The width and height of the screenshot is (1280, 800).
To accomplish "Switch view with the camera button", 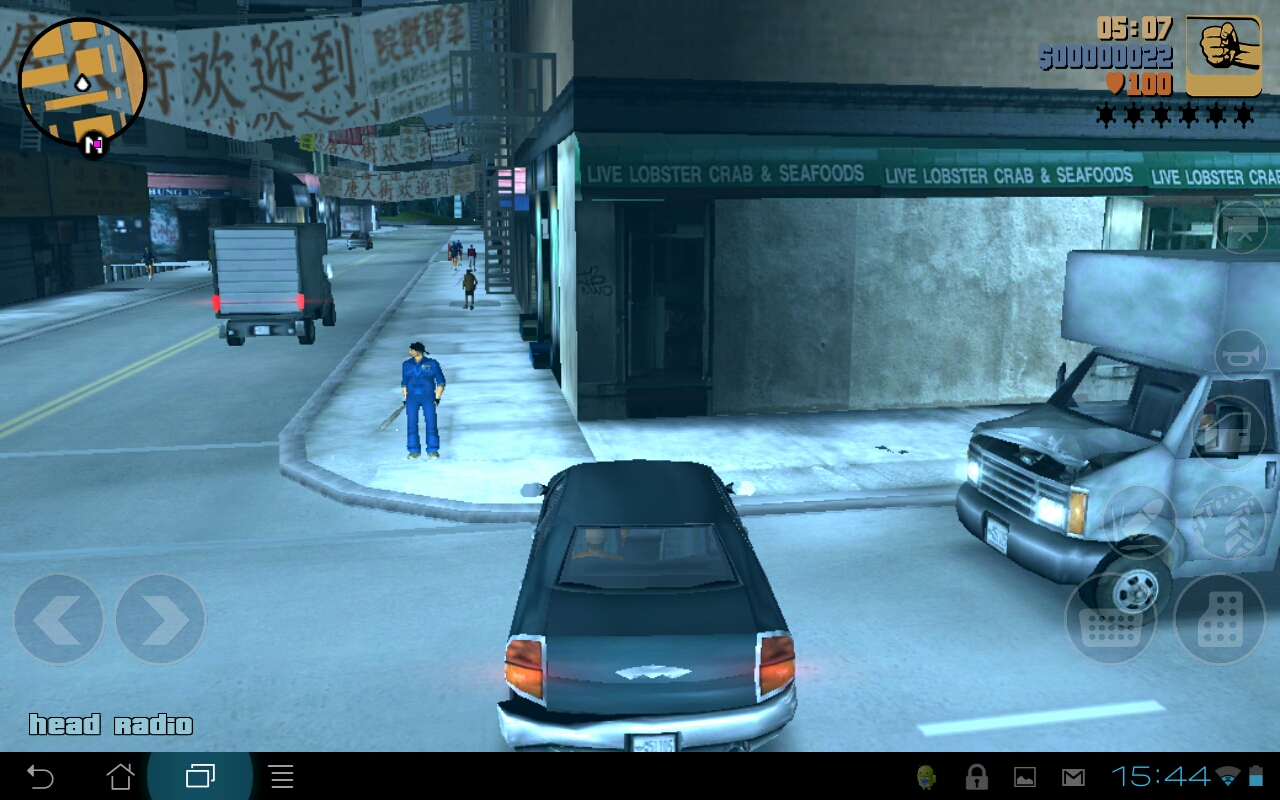I will pos(1242,227).
